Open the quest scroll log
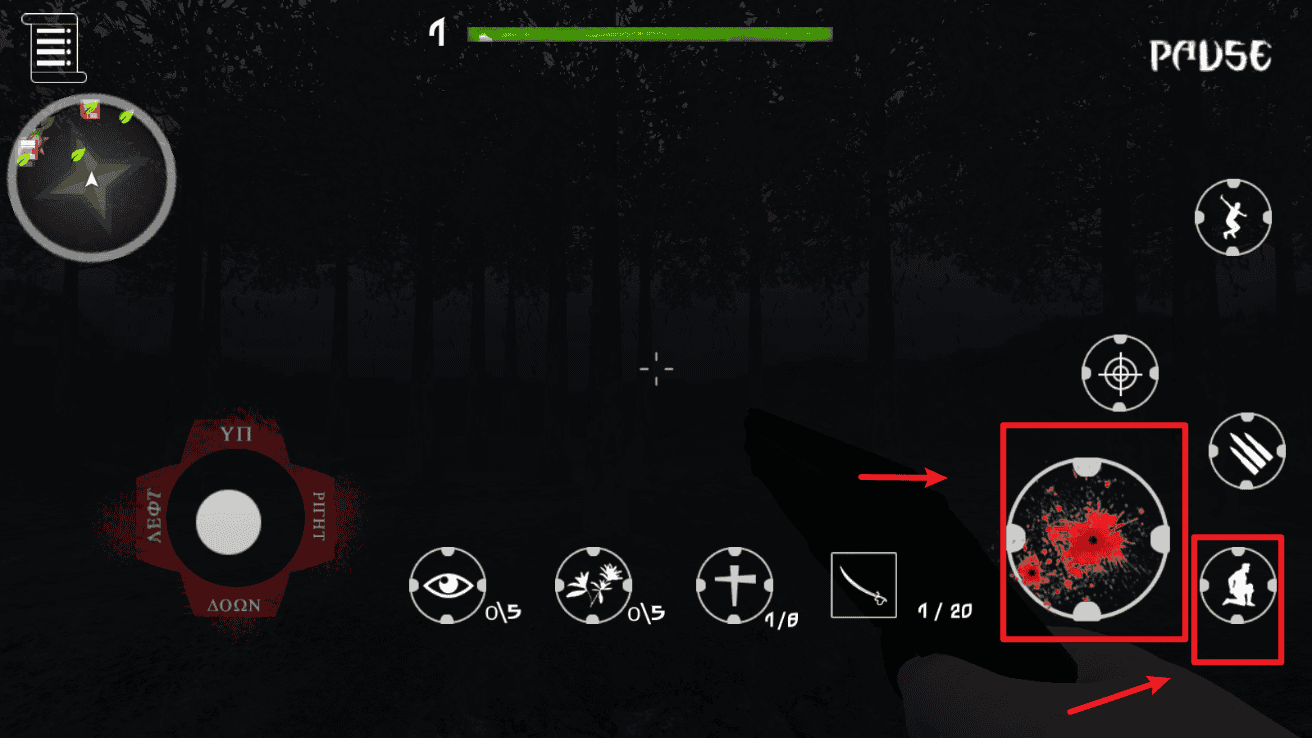1312x738 pixels. [52, 46]
